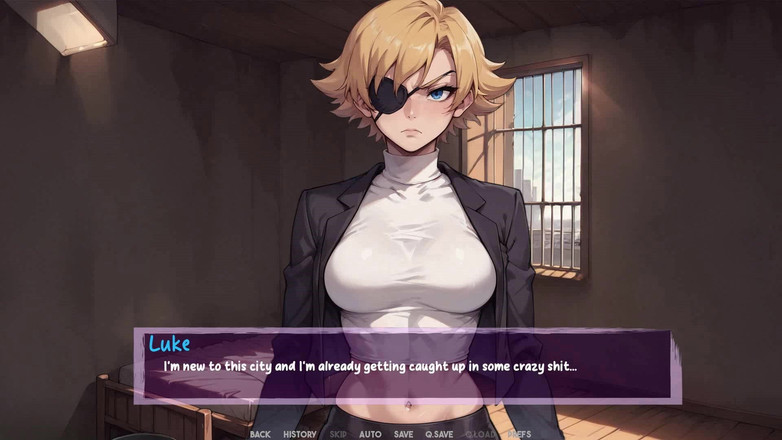
Task: Go back to the previous dialogue line
Action: pos(260,434)
